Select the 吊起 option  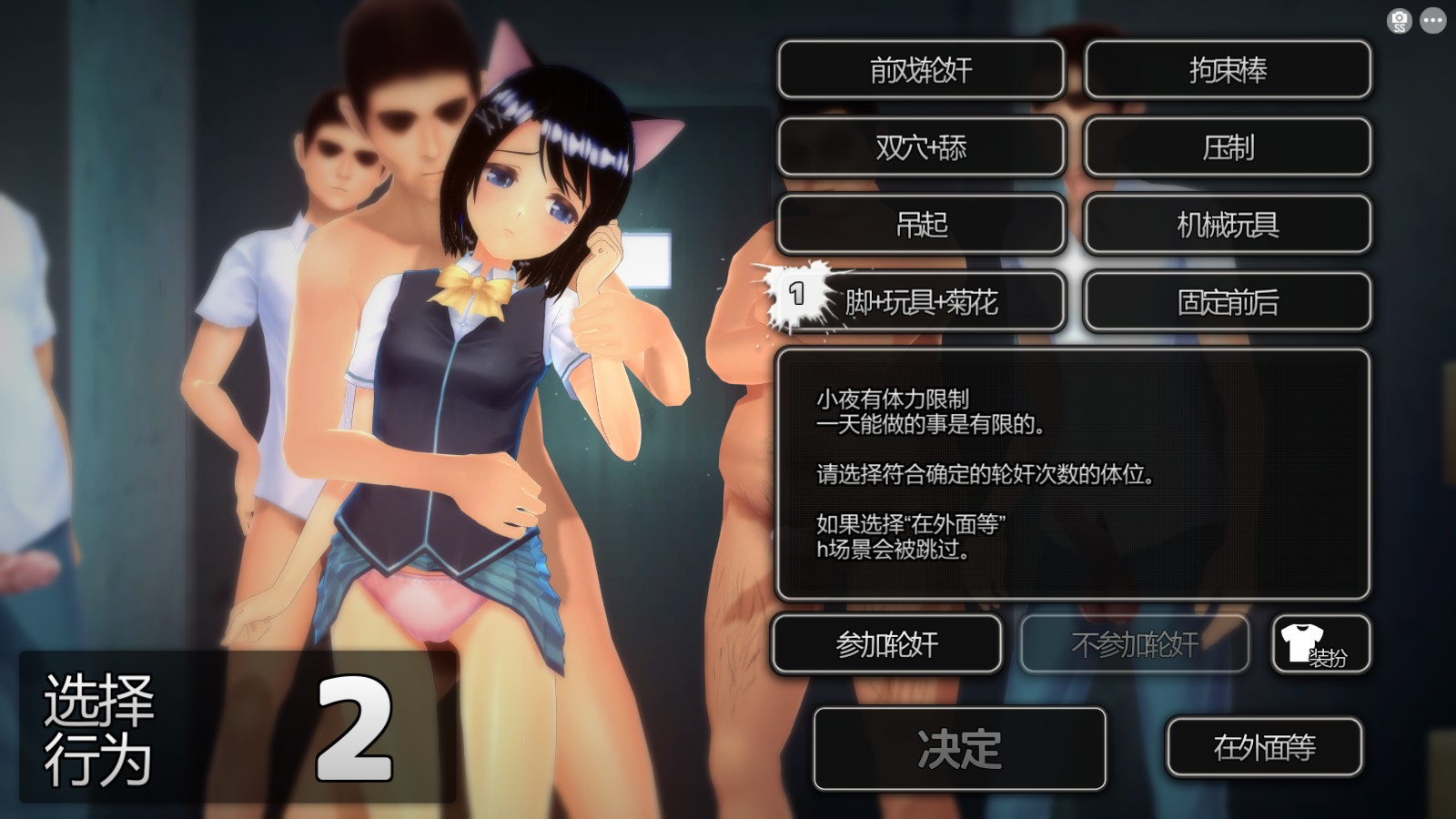(921, 226)
